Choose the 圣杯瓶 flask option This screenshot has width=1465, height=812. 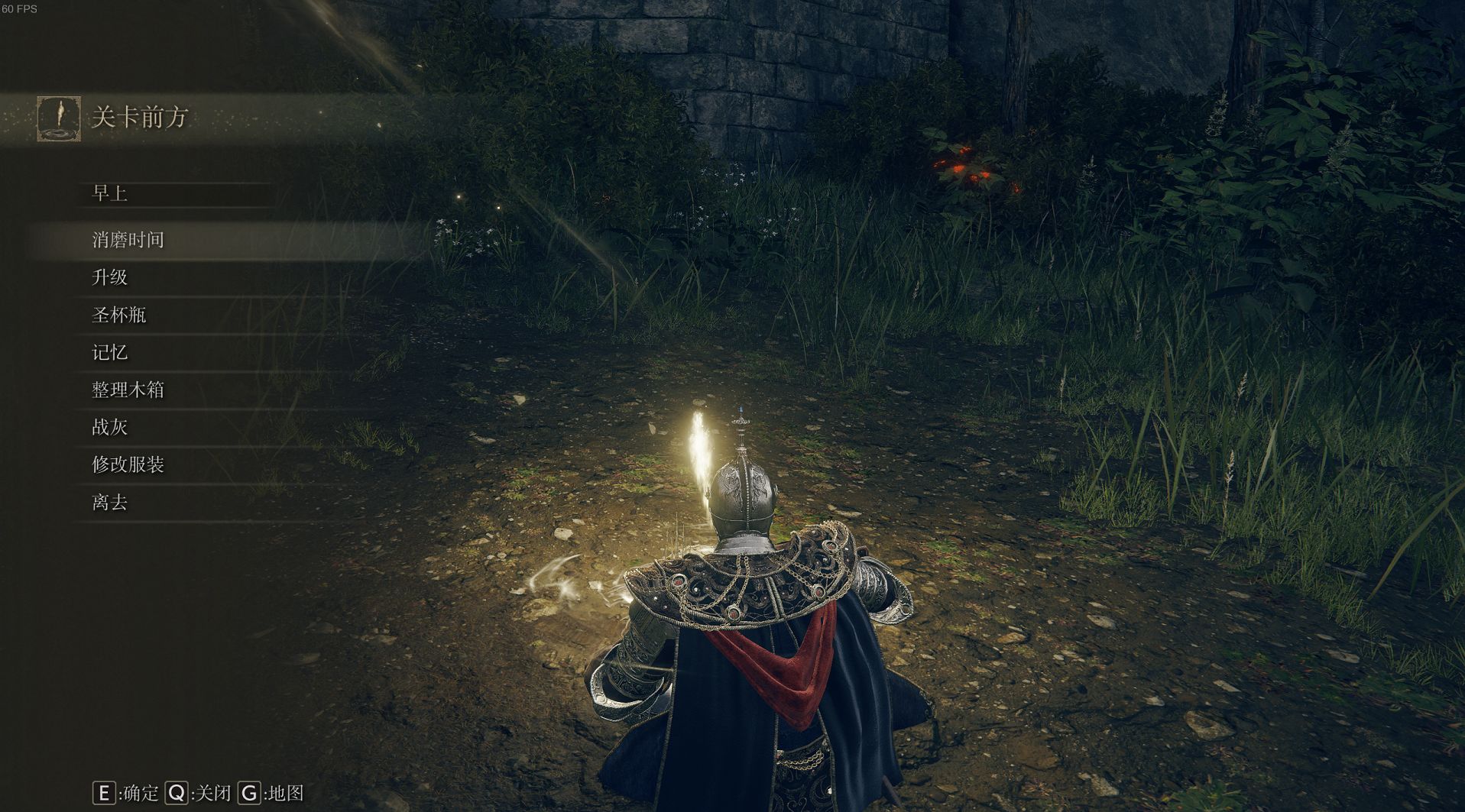point(118,315)
